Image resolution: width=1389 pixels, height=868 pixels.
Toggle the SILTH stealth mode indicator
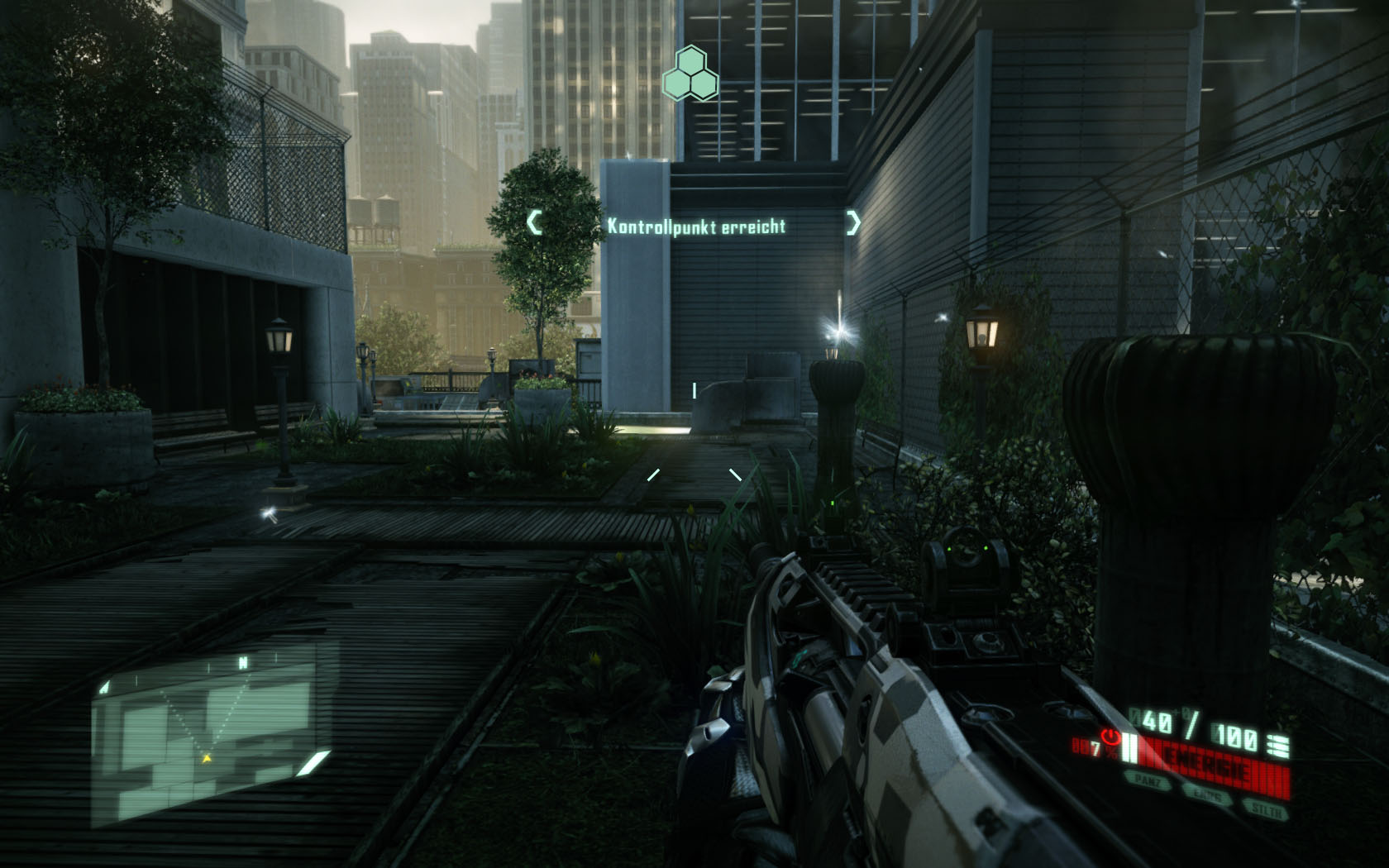tap(1267, 810)
